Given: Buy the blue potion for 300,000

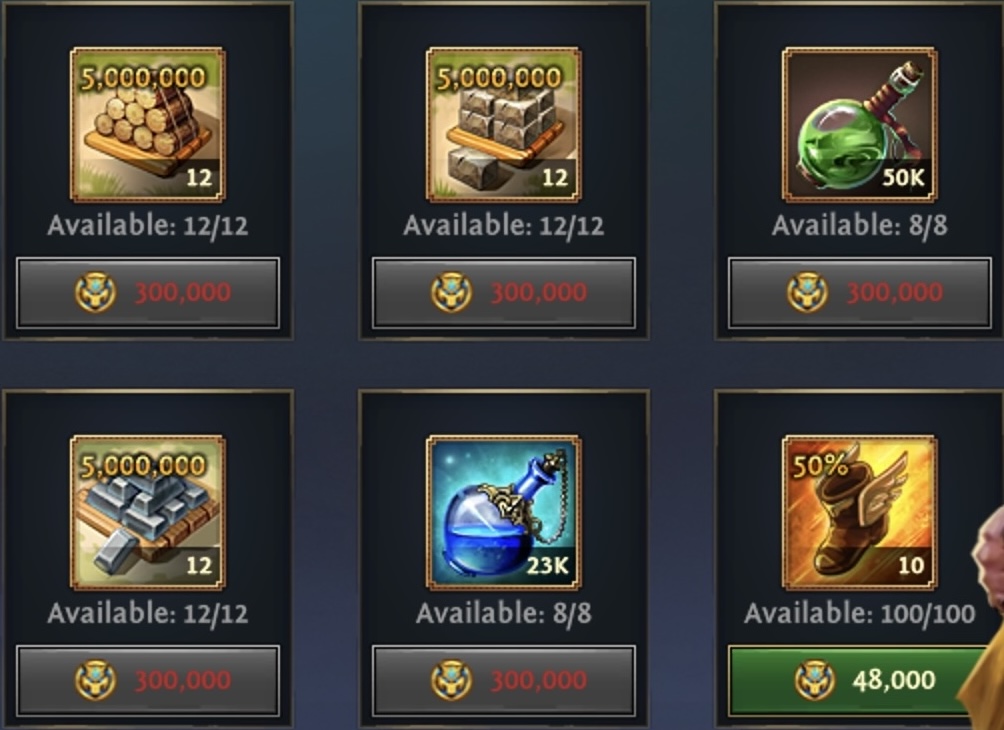Looking at the screenshot, I should [503, 681].
